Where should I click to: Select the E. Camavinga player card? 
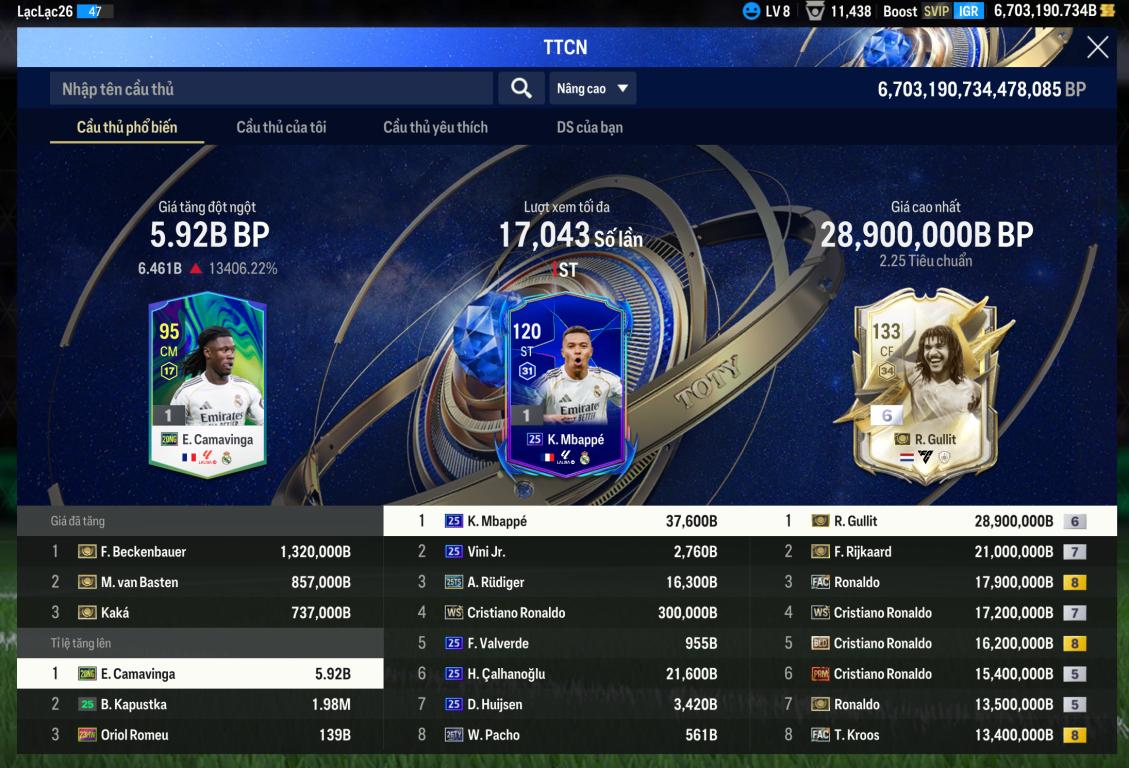point(208,383)
